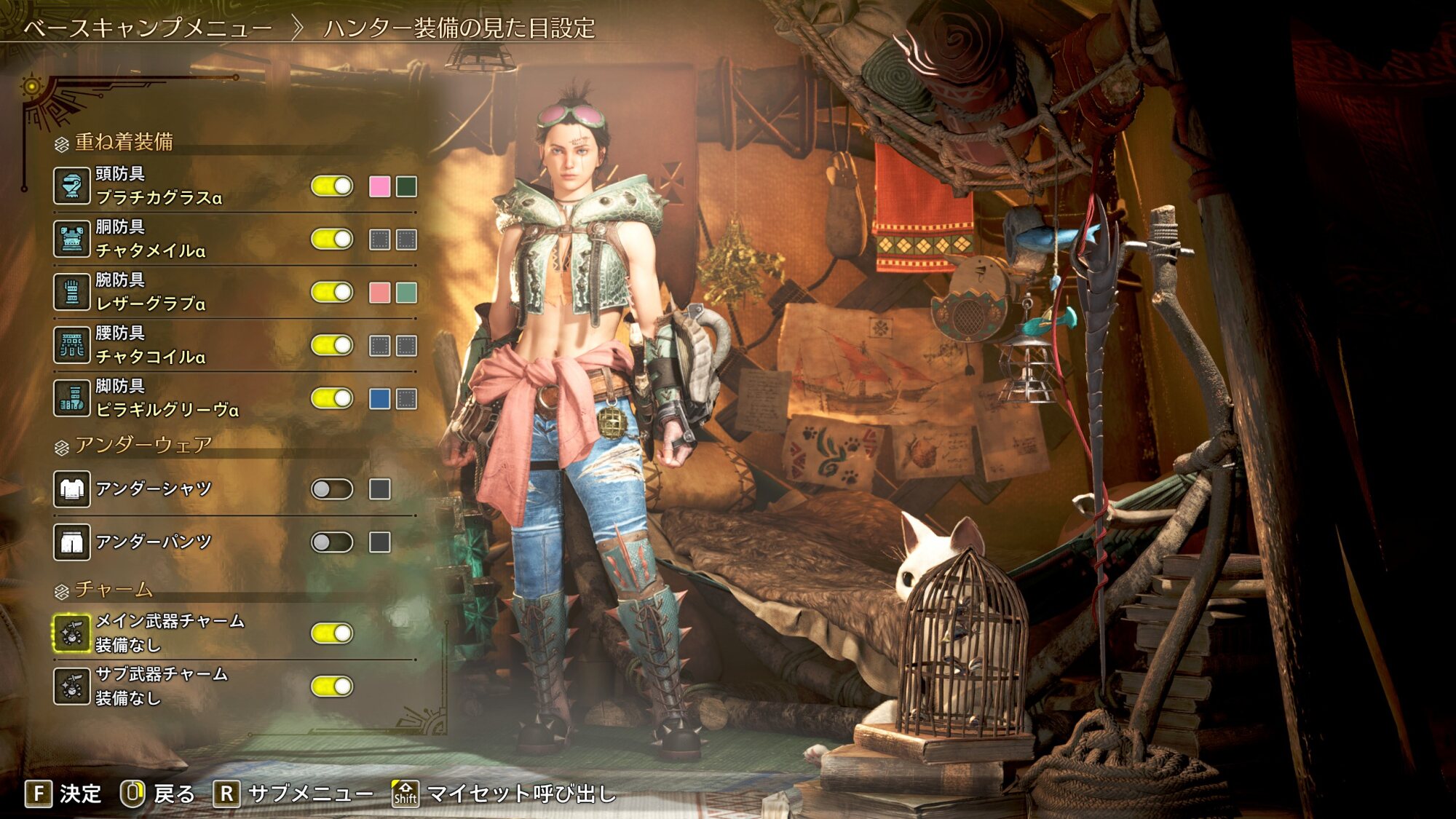The image size is (1456, 819).
Task: Toggle the メイン武器チャーム switch
Action: [332, 633]
